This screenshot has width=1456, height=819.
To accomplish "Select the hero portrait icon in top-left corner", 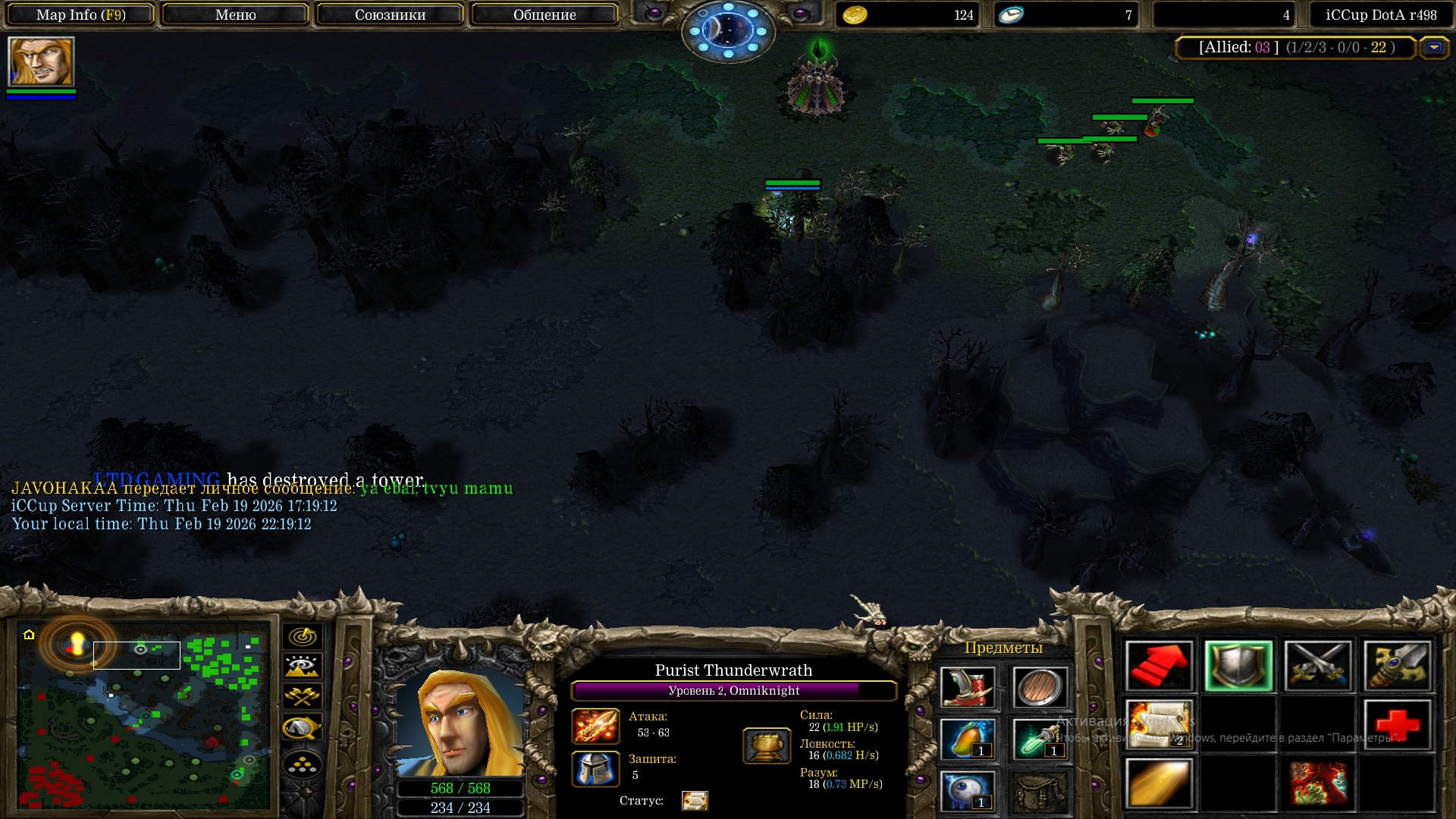I will point(41,61).
